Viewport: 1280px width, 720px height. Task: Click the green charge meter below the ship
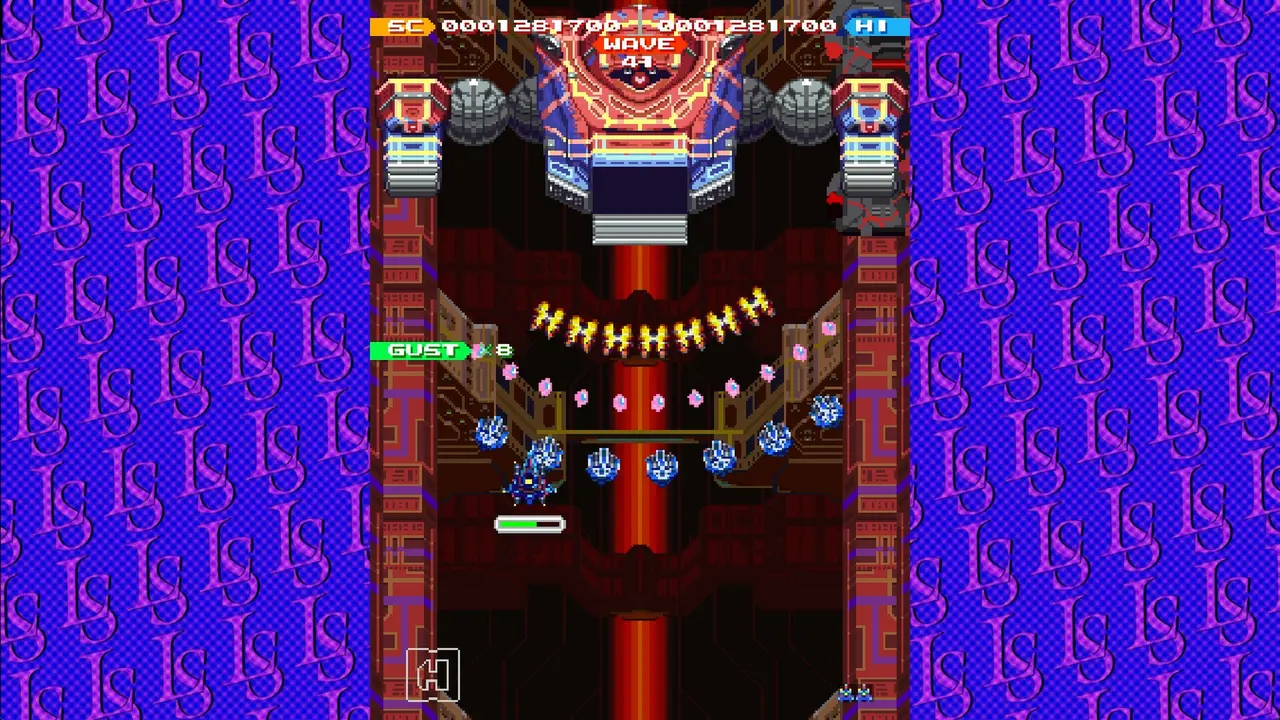pyautogui.click(x=530, y=524)
